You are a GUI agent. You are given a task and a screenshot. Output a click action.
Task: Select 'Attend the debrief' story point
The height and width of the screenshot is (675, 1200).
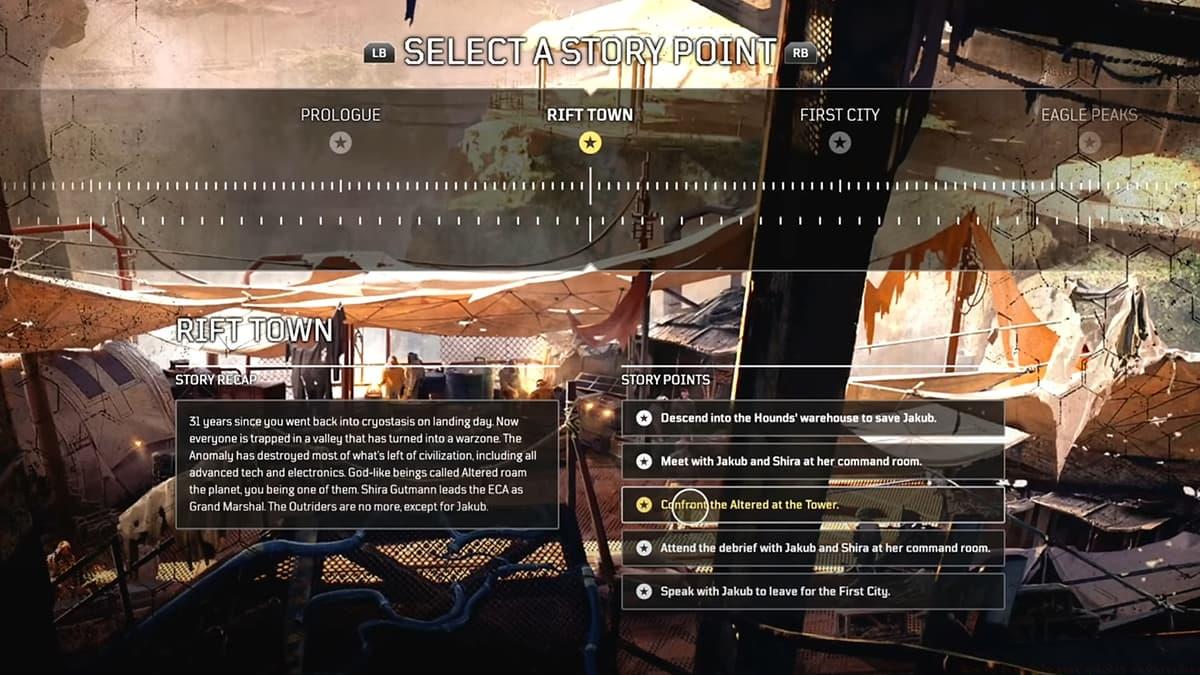point(812,548)
